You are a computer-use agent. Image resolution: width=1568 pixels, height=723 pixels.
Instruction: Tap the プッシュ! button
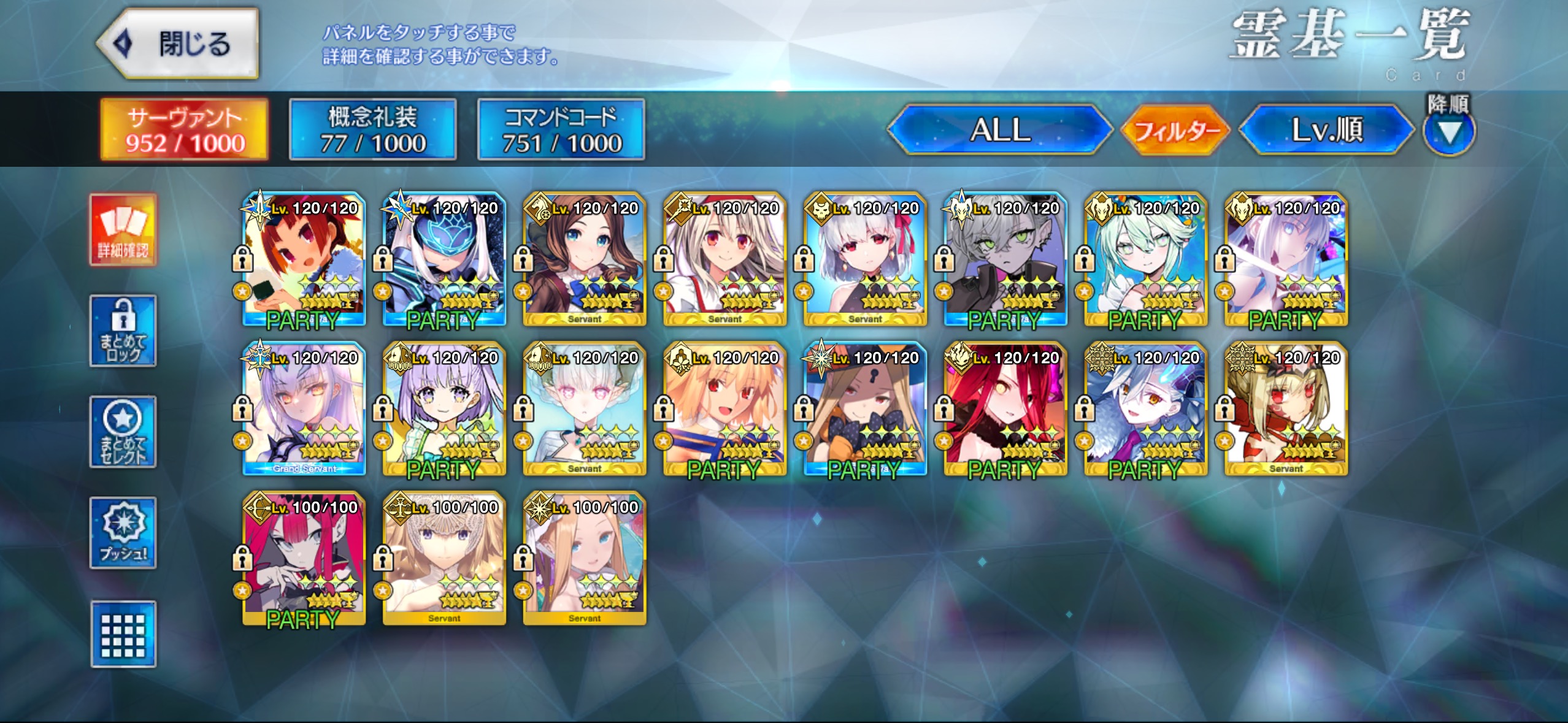(x=123, y=533)
